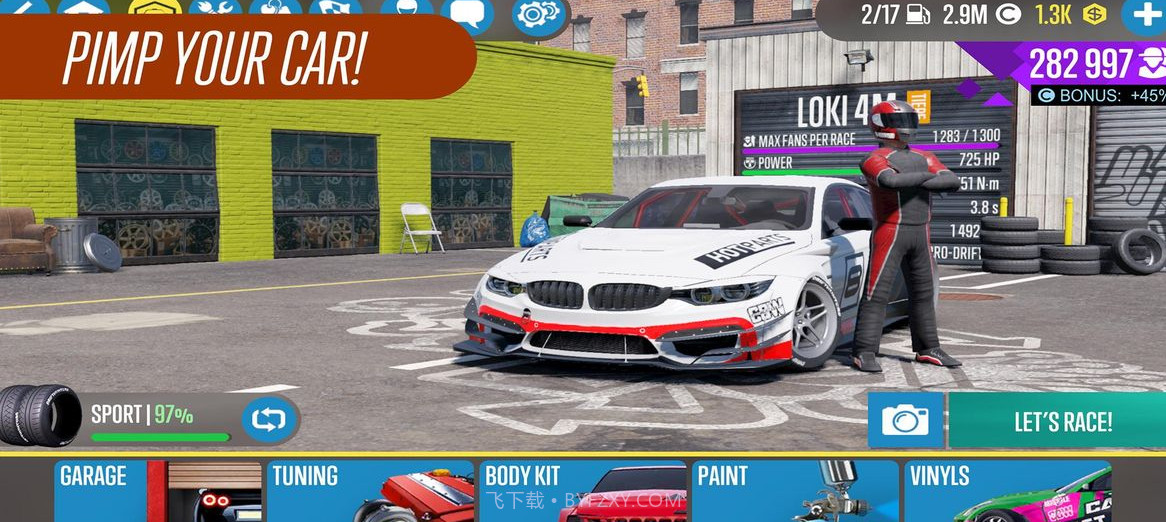This screenshot has height=522, width=1166.
Task: Select the wrench tools icon
Action: [x=215, y=8]
